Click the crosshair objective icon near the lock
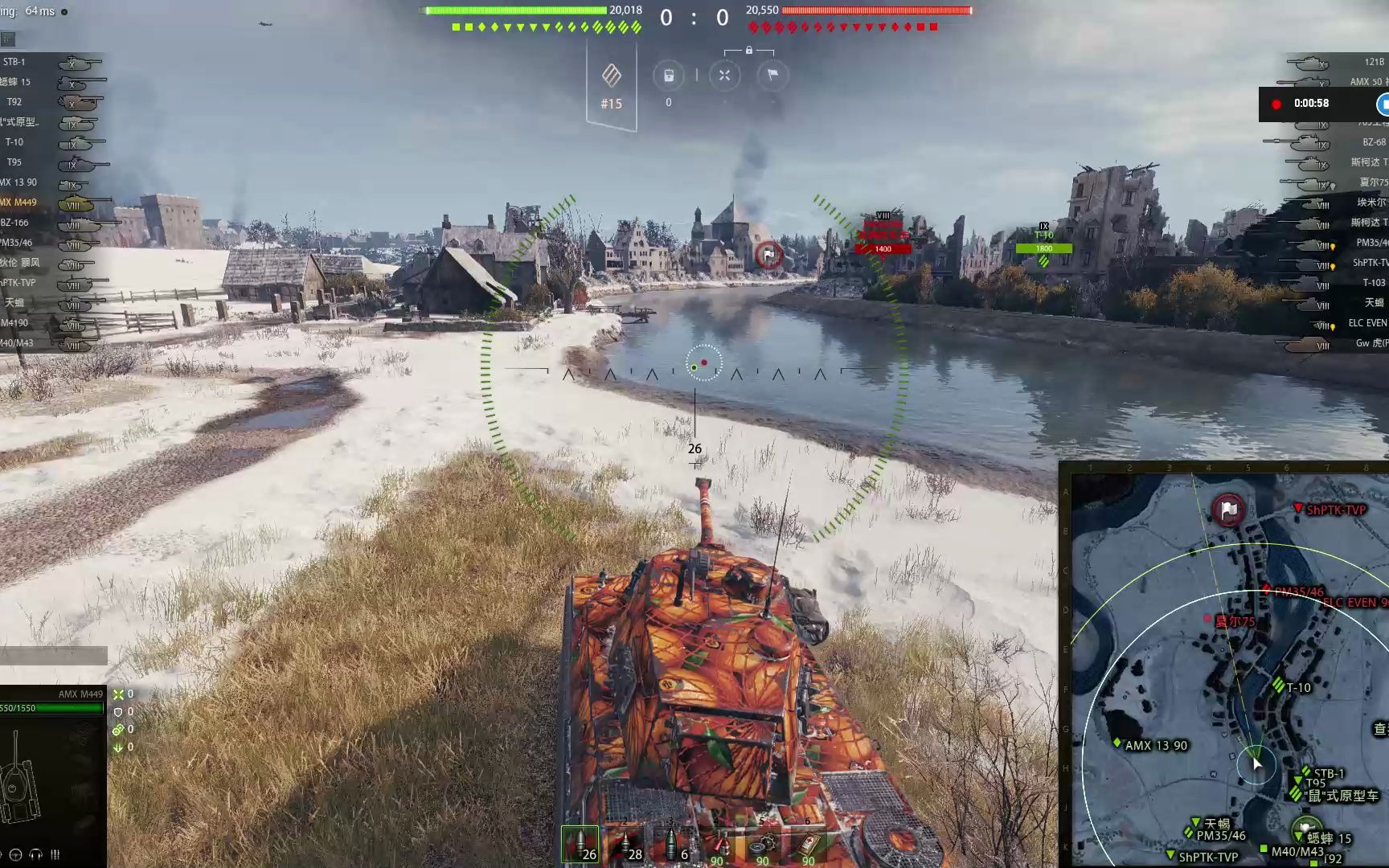This screenshot has width=1389, height=868. tap(724, 75)
